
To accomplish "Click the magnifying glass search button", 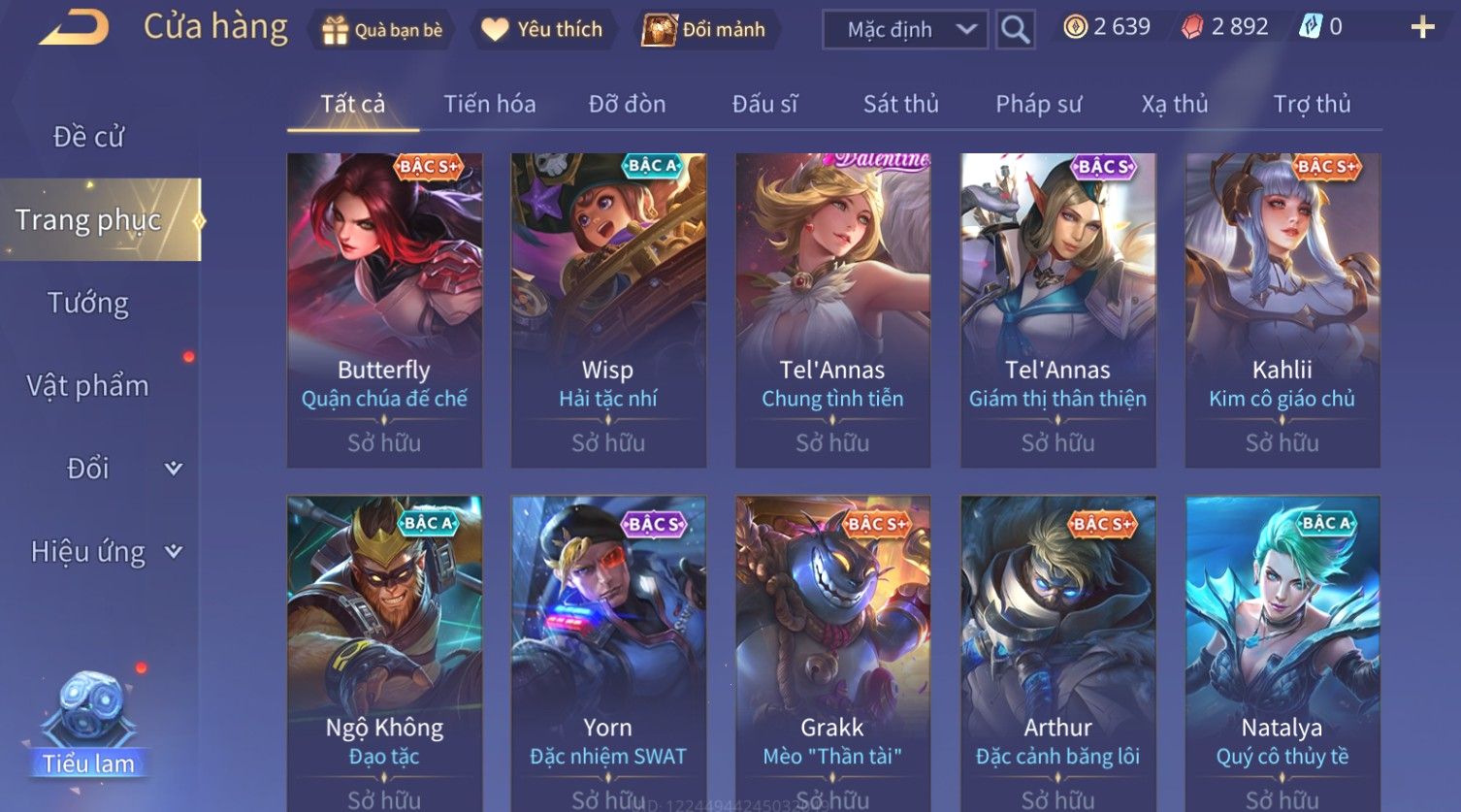I will pos(1016,30).
